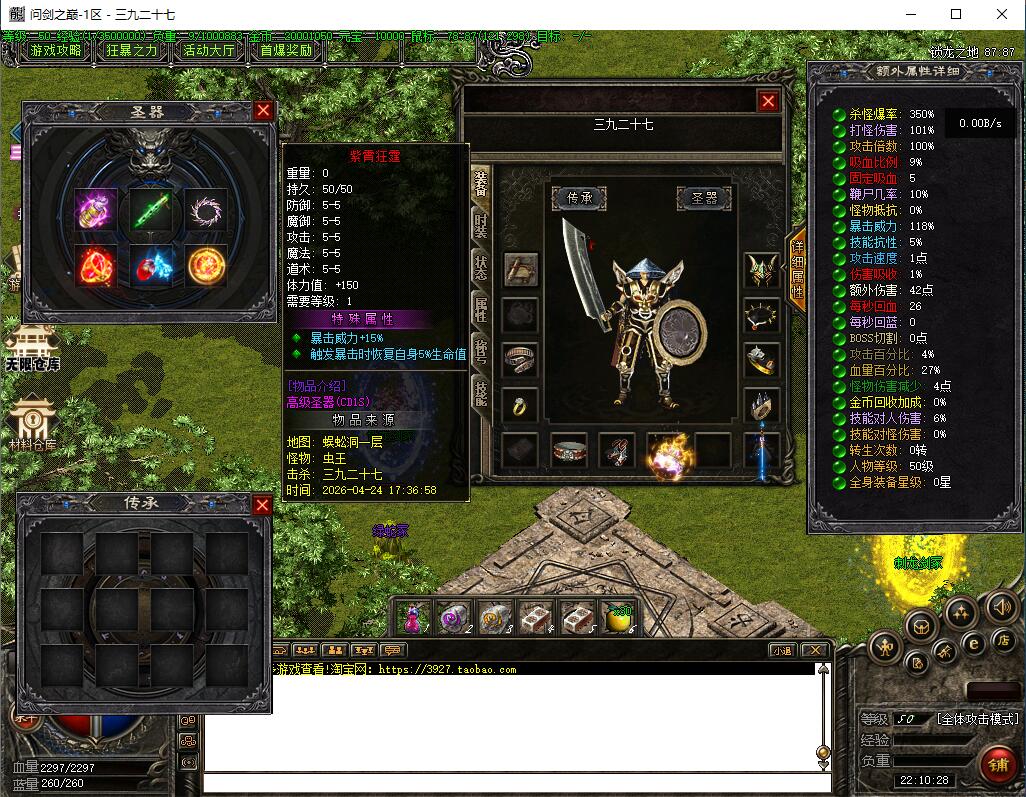The width and height of the screenshot is (1026, 797).
Task: Open the 活动大厅 activity hall
Action: (209, 51)
